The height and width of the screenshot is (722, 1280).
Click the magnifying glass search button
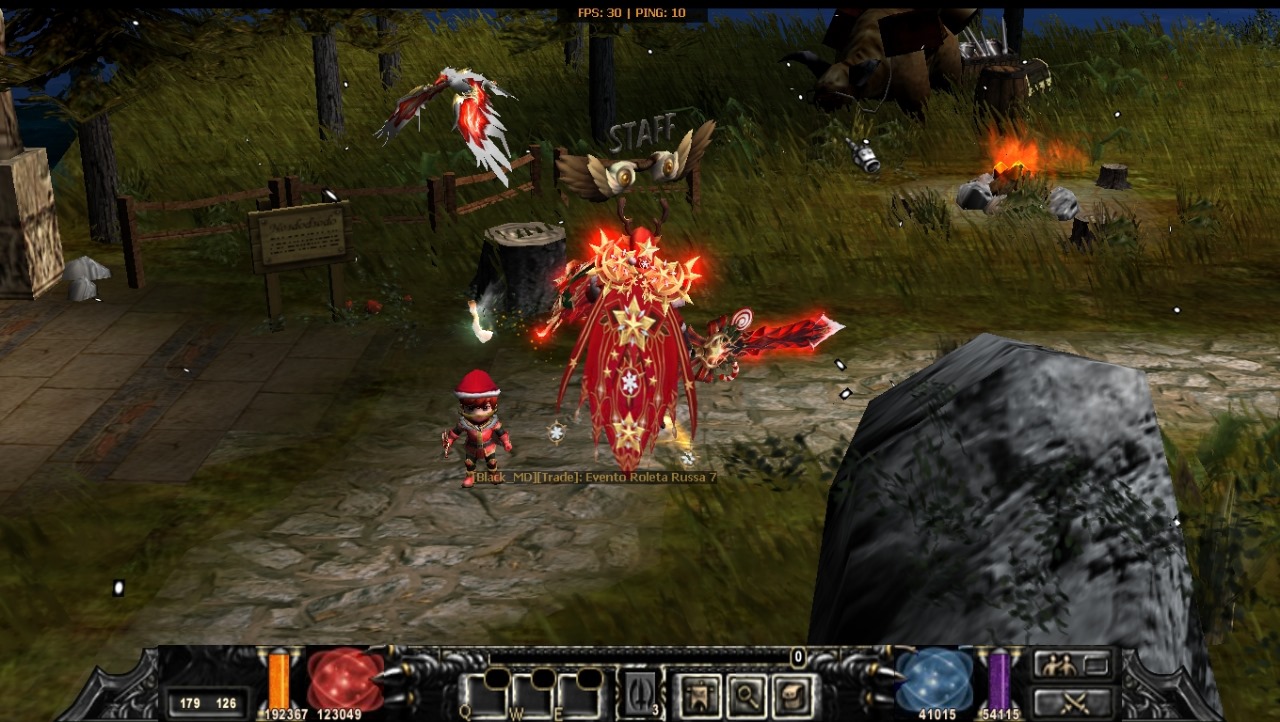pyautogui.click(x=745, y=694)
